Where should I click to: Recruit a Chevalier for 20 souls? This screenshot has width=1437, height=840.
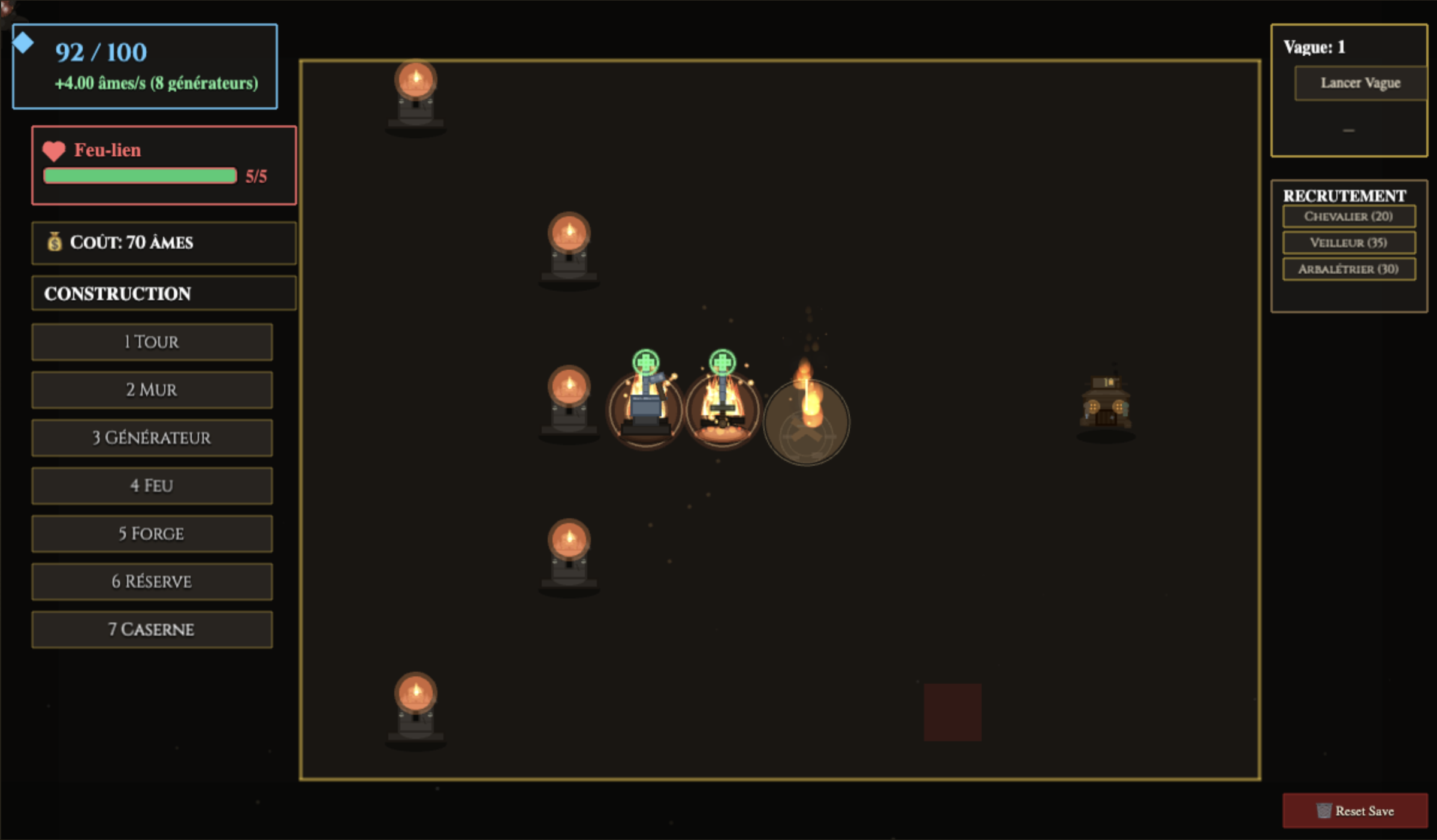pyautogui.click(x=1348, y=217)
